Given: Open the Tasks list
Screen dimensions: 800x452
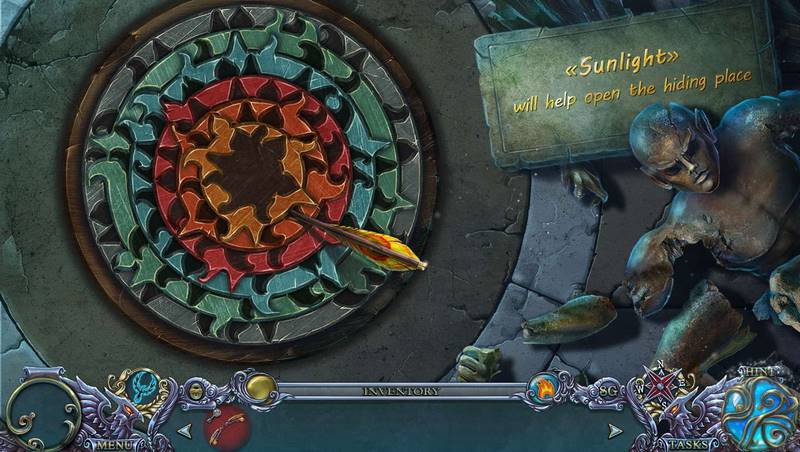Looking at the screenshot, I should pyautogui.click(x=689, y=443).
